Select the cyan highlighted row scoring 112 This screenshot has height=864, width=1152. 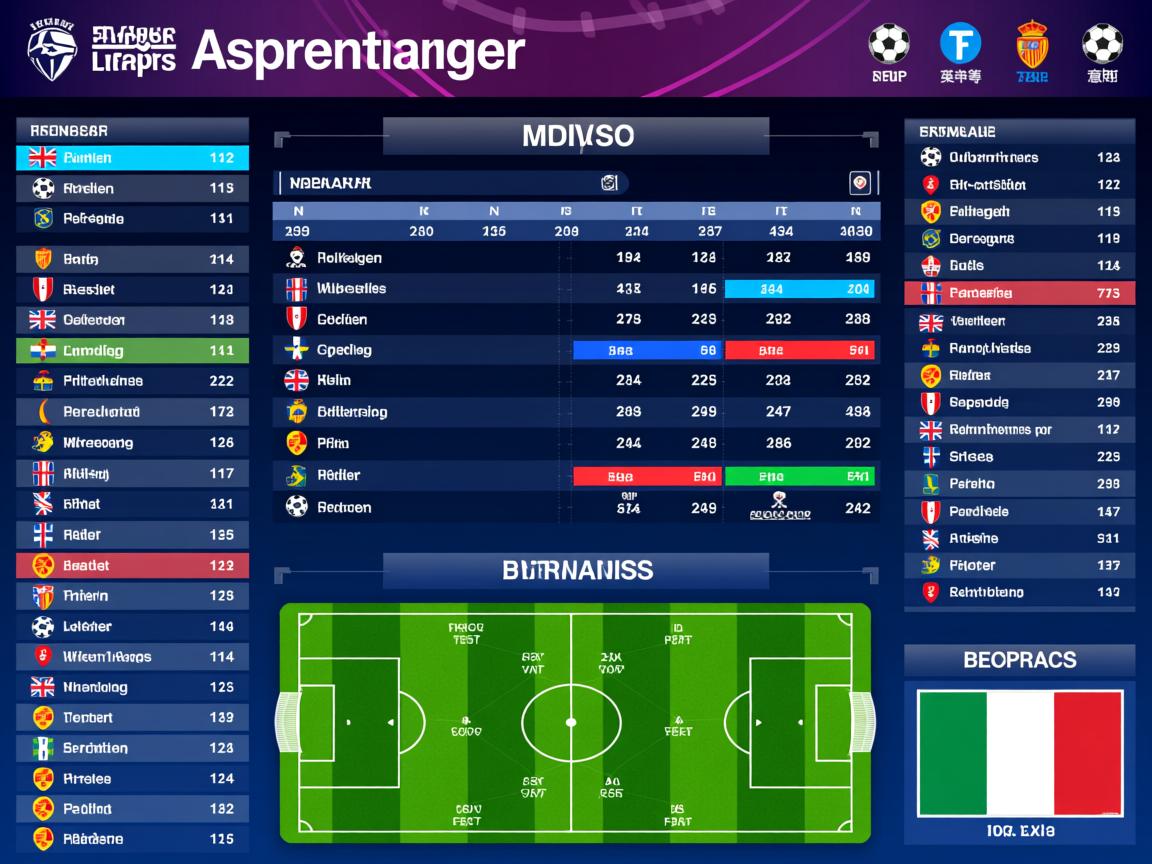[x=132, y=158]
